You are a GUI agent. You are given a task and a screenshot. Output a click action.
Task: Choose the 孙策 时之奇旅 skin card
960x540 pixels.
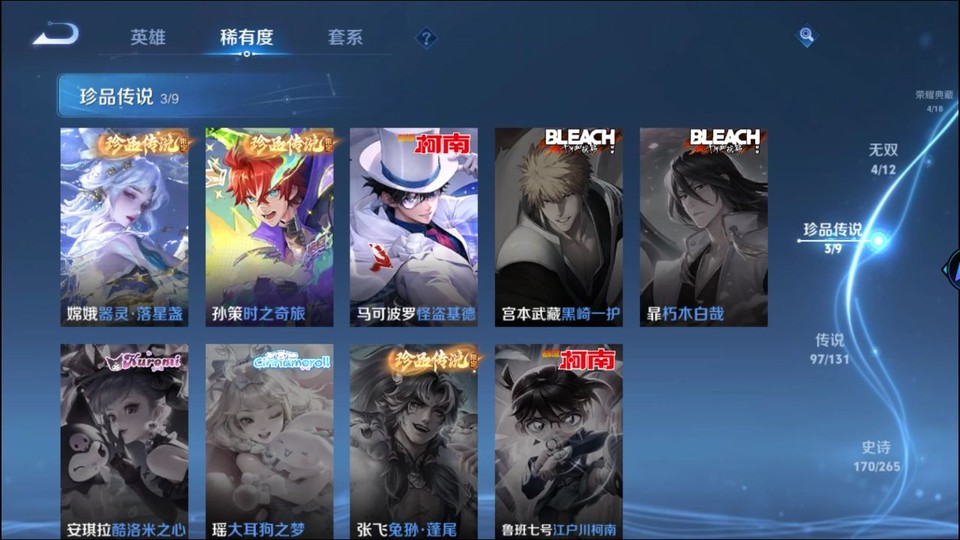coord(269,226)
